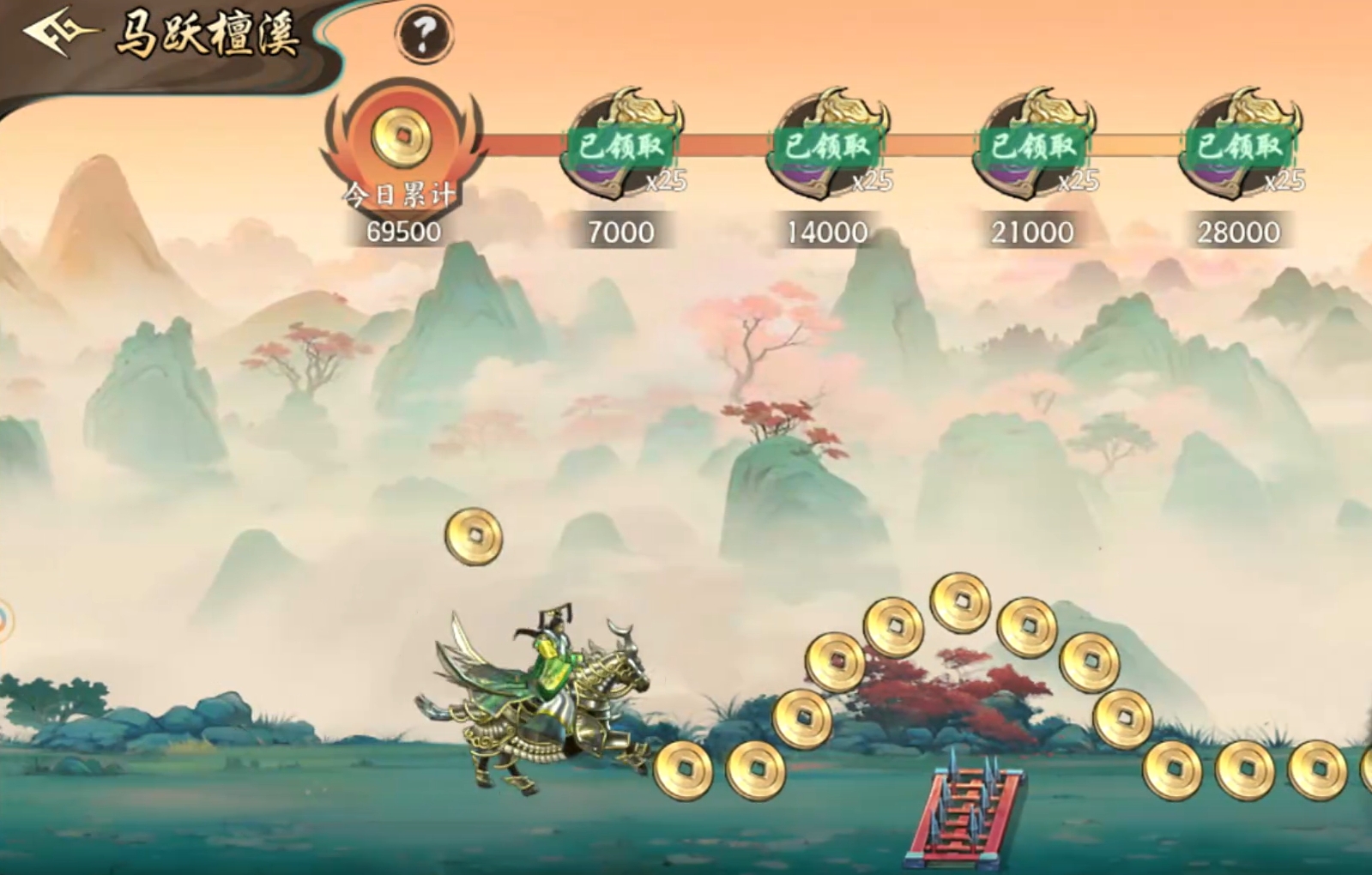1372x875 pixels.
Task: Select the 14000 milestone reward icon
Action: (x=827, y=144)
